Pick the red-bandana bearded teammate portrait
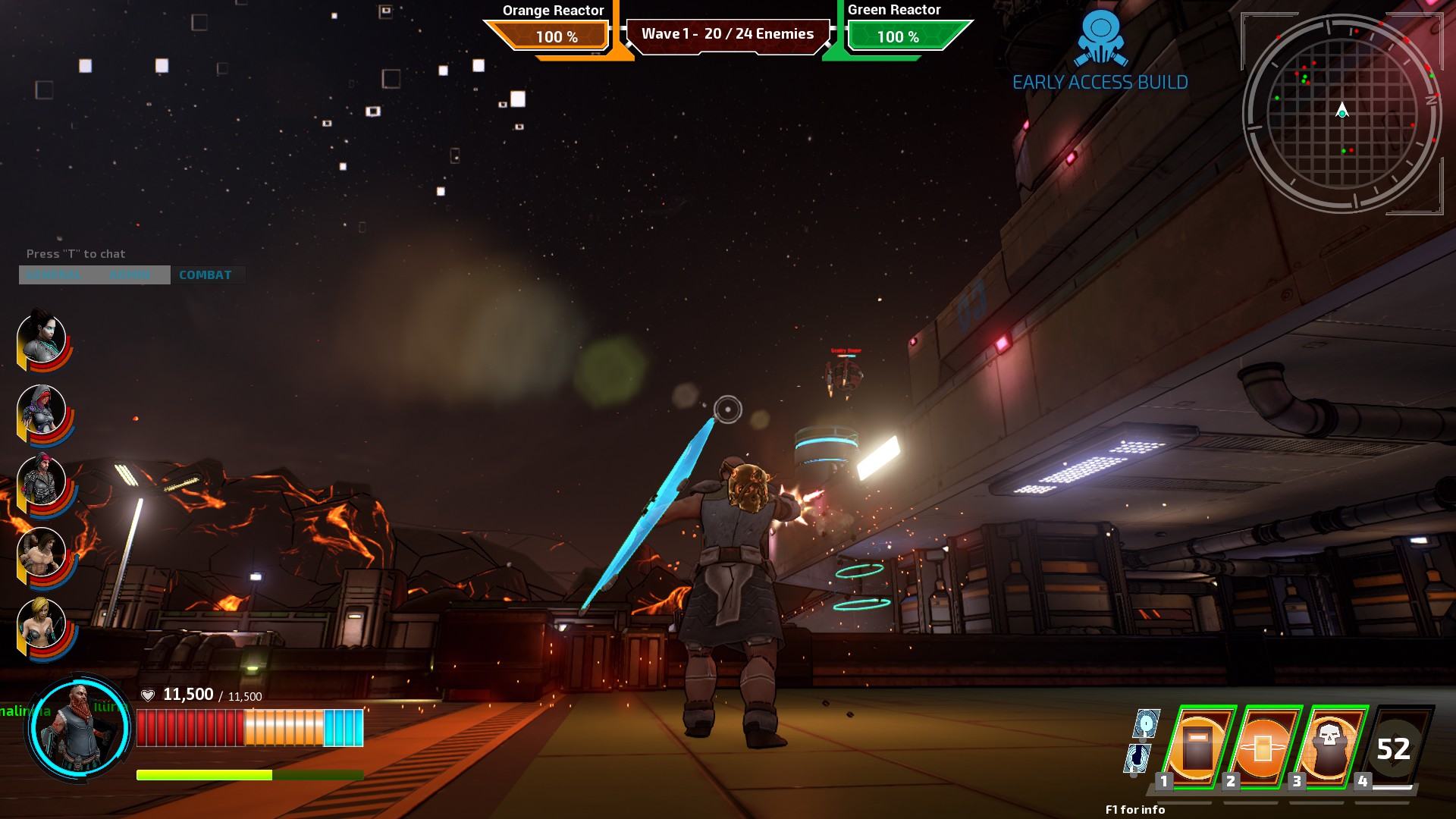This screenshot has width=1456, height=819. tap(42, 482)
